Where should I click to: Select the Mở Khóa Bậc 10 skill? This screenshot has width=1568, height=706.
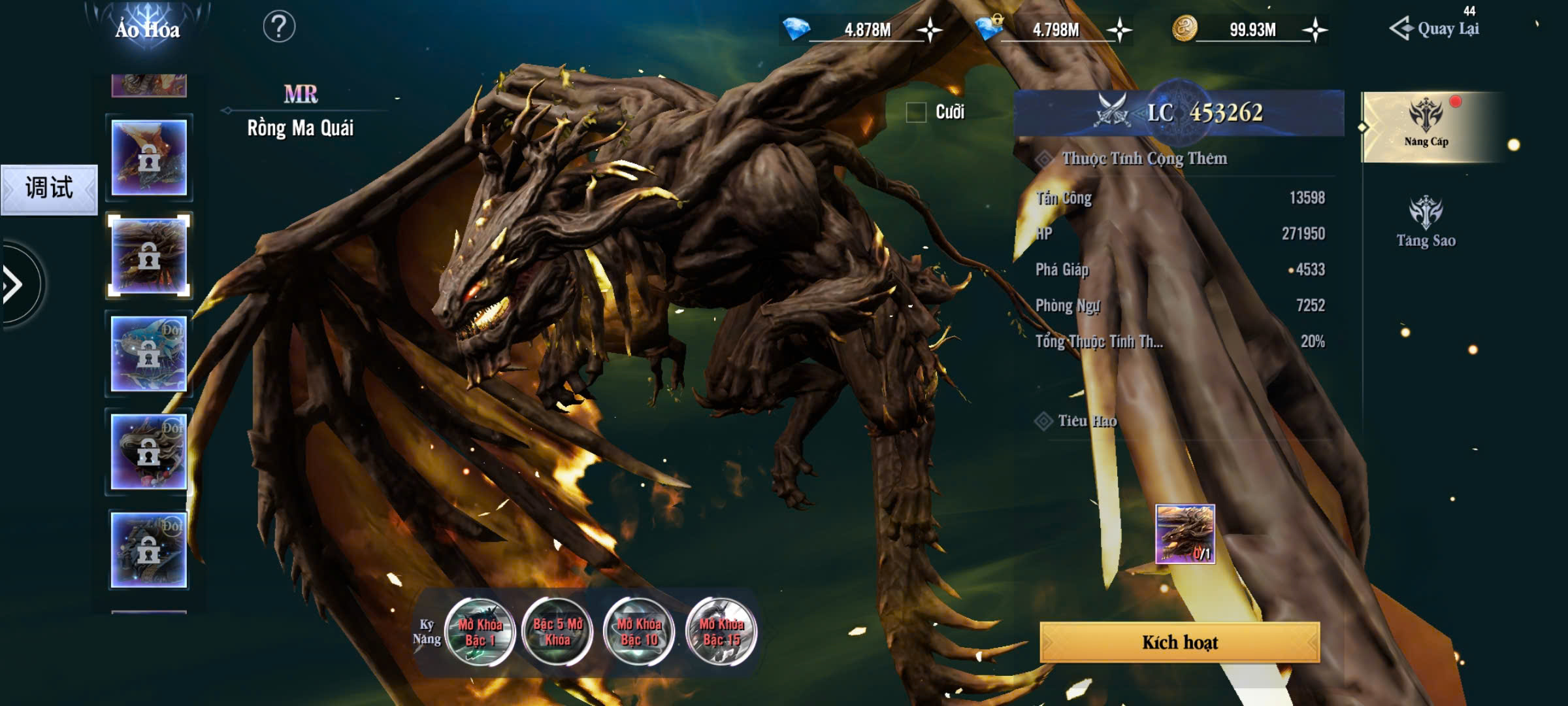639,632
